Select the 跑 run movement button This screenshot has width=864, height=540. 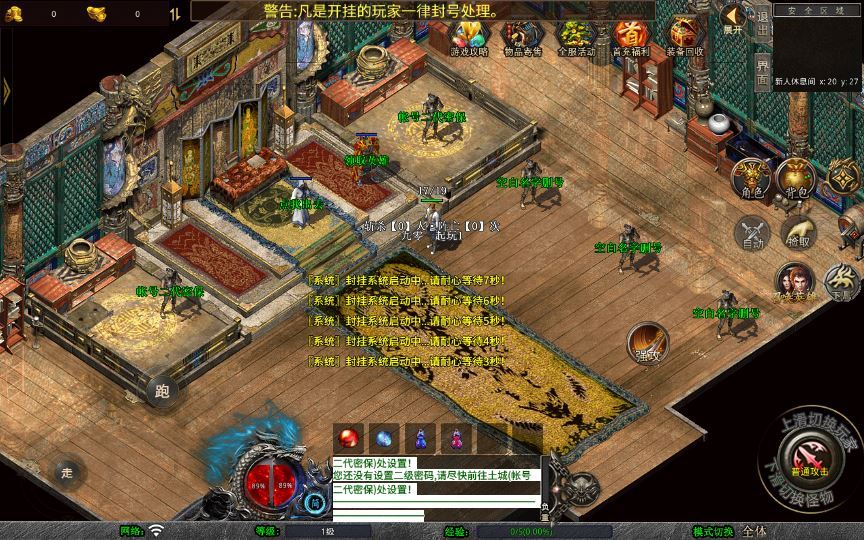pyautogui.click(x=162, y=392)
